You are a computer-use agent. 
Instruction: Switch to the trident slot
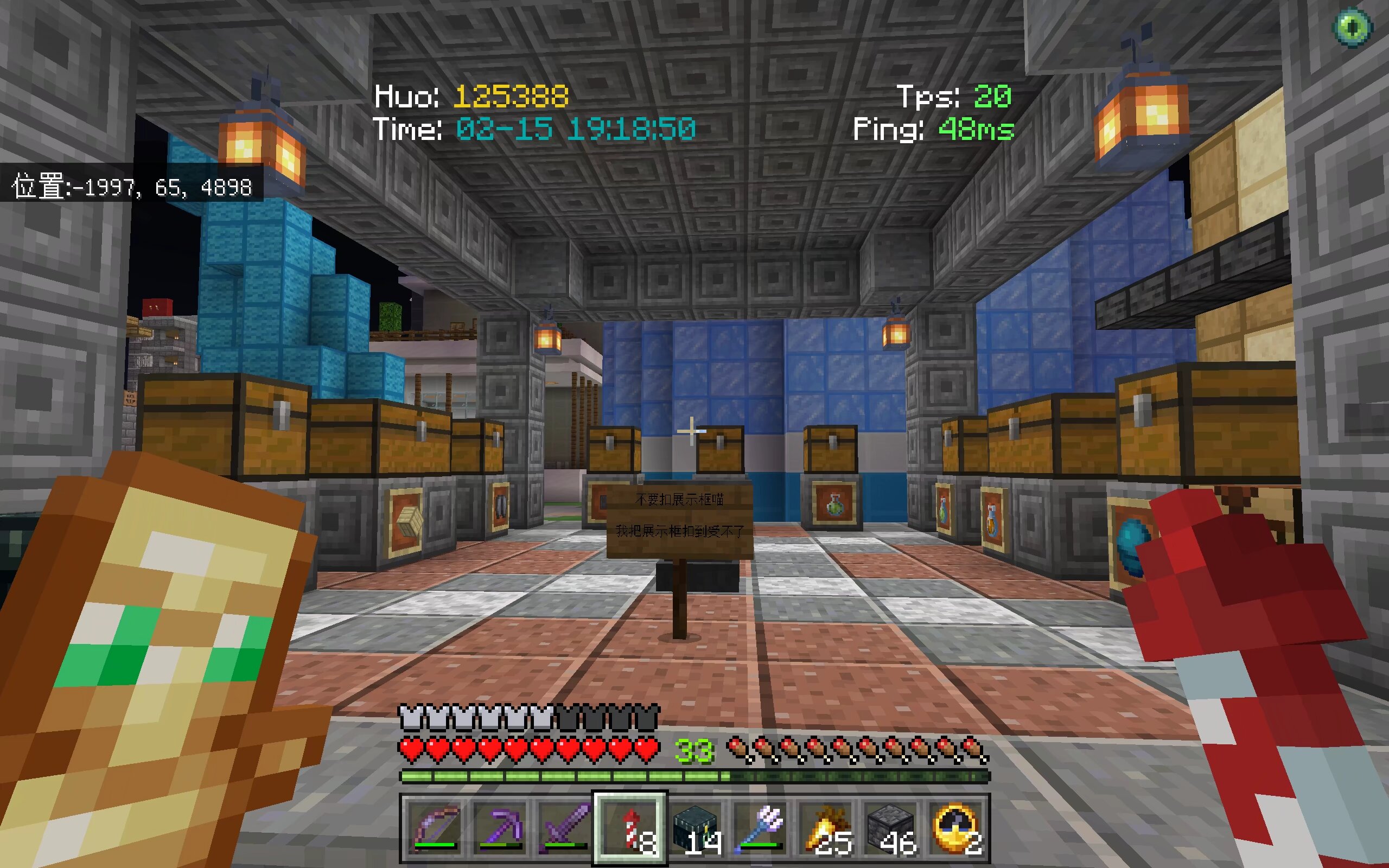pyautogui.click(x=760, y=828)
